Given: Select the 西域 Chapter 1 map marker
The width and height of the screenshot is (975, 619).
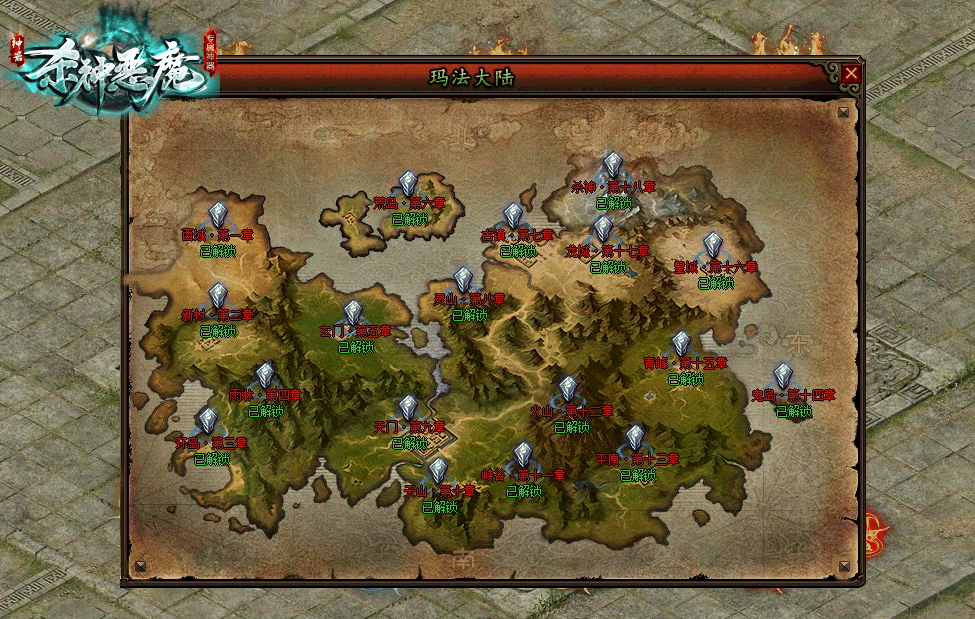Looking at the screenshot, I should (218, 215).
